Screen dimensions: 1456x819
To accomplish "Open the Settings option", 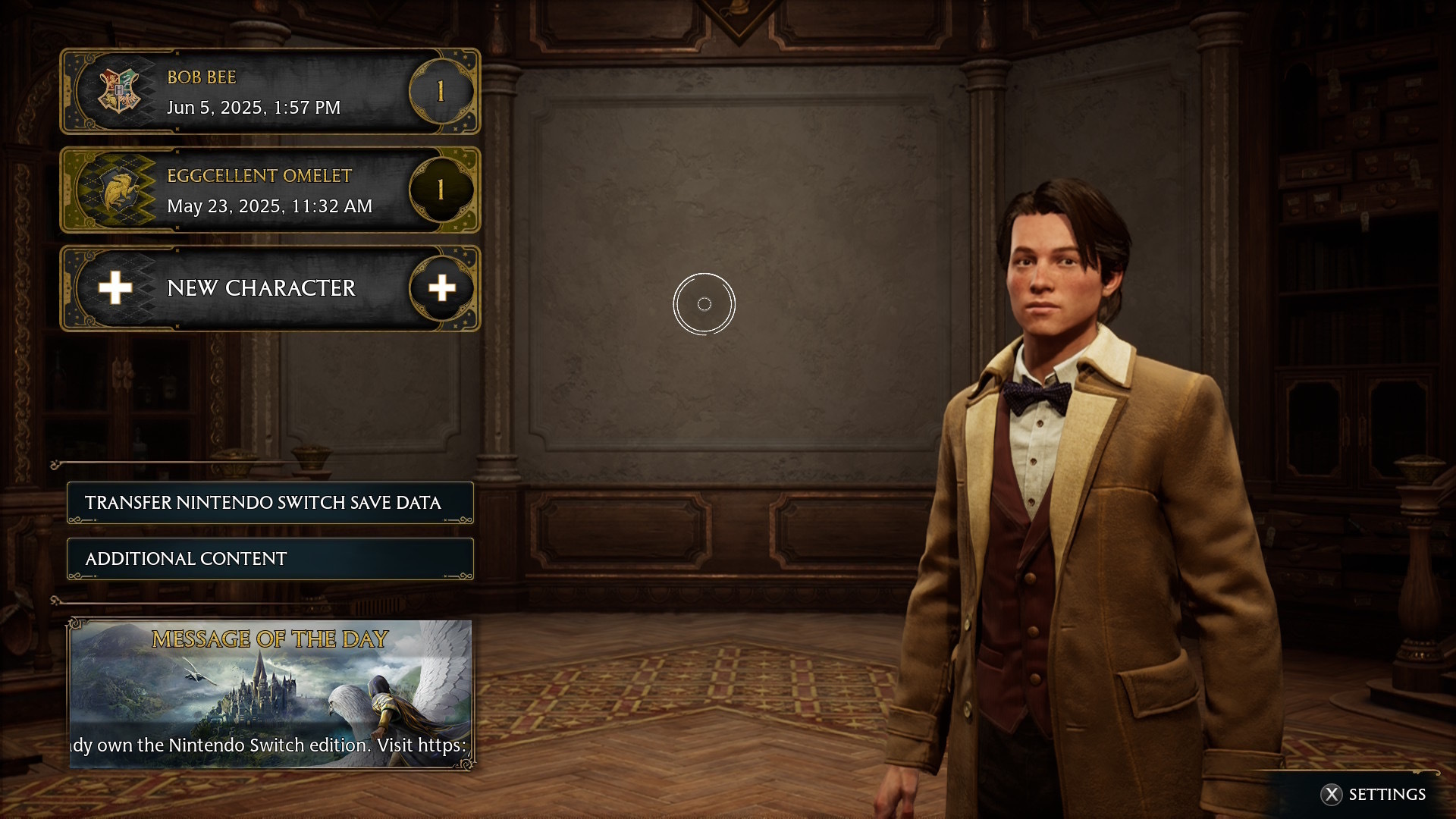I will 1373,794.
